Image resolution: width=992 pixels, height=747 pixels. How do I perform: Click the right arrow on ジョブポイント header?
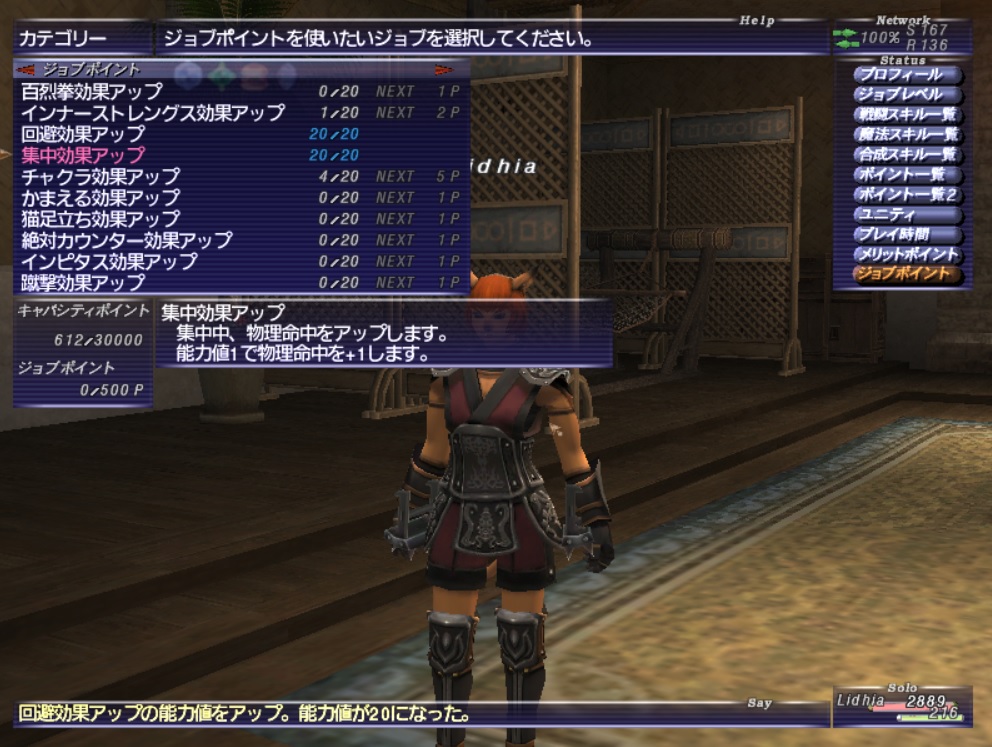[445, 70]
